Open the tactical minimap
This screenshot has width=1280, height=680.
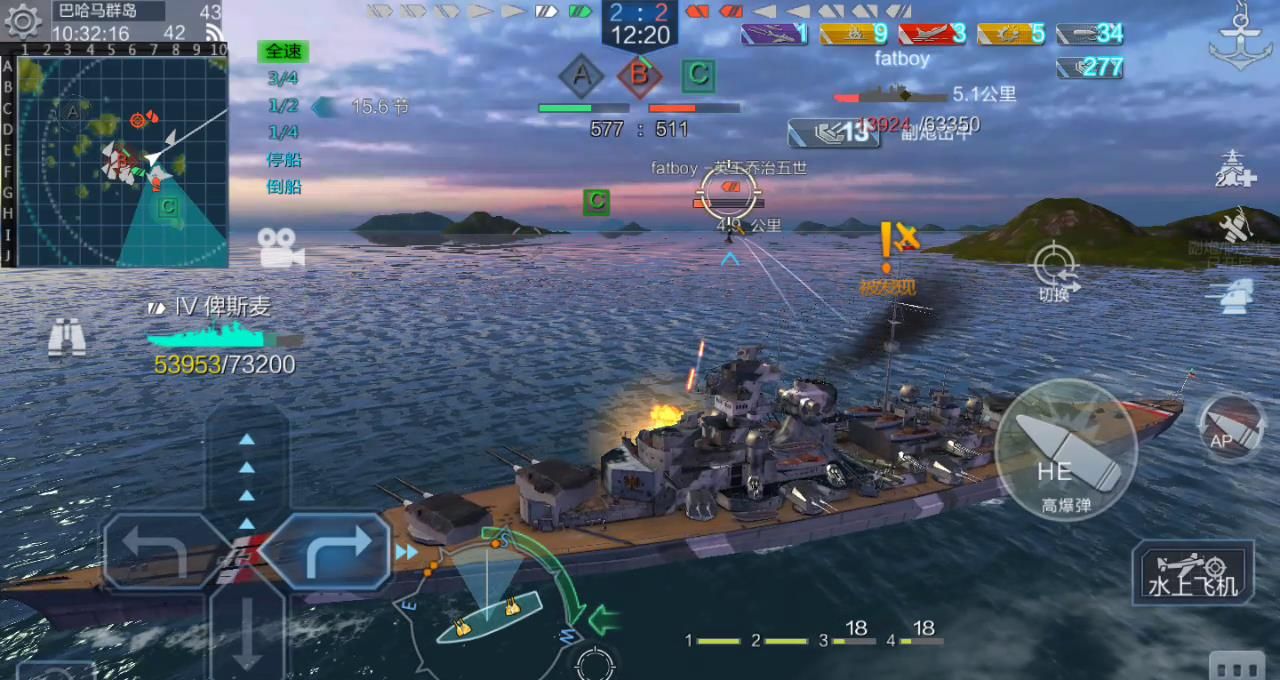122,161
